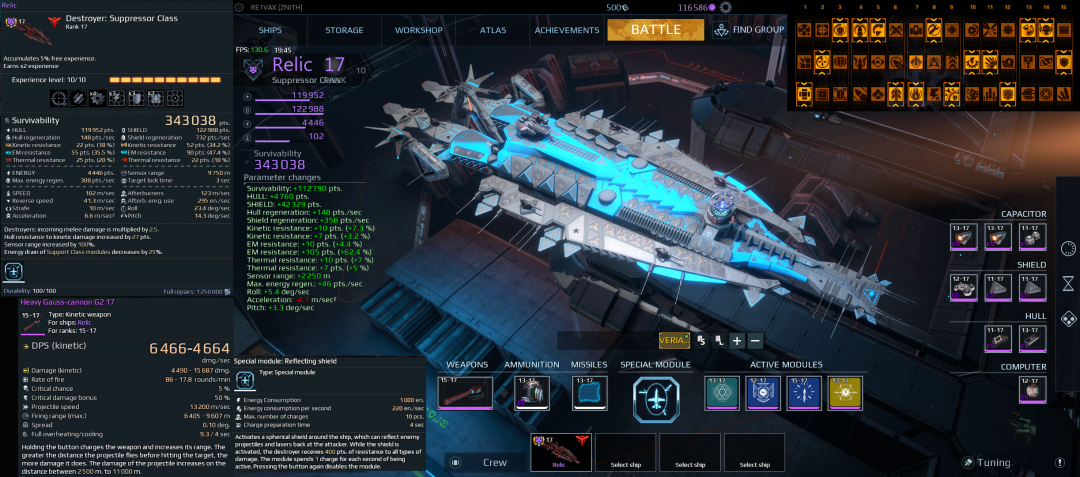
Task: Click the minus preset button
Action: point(755,340)
